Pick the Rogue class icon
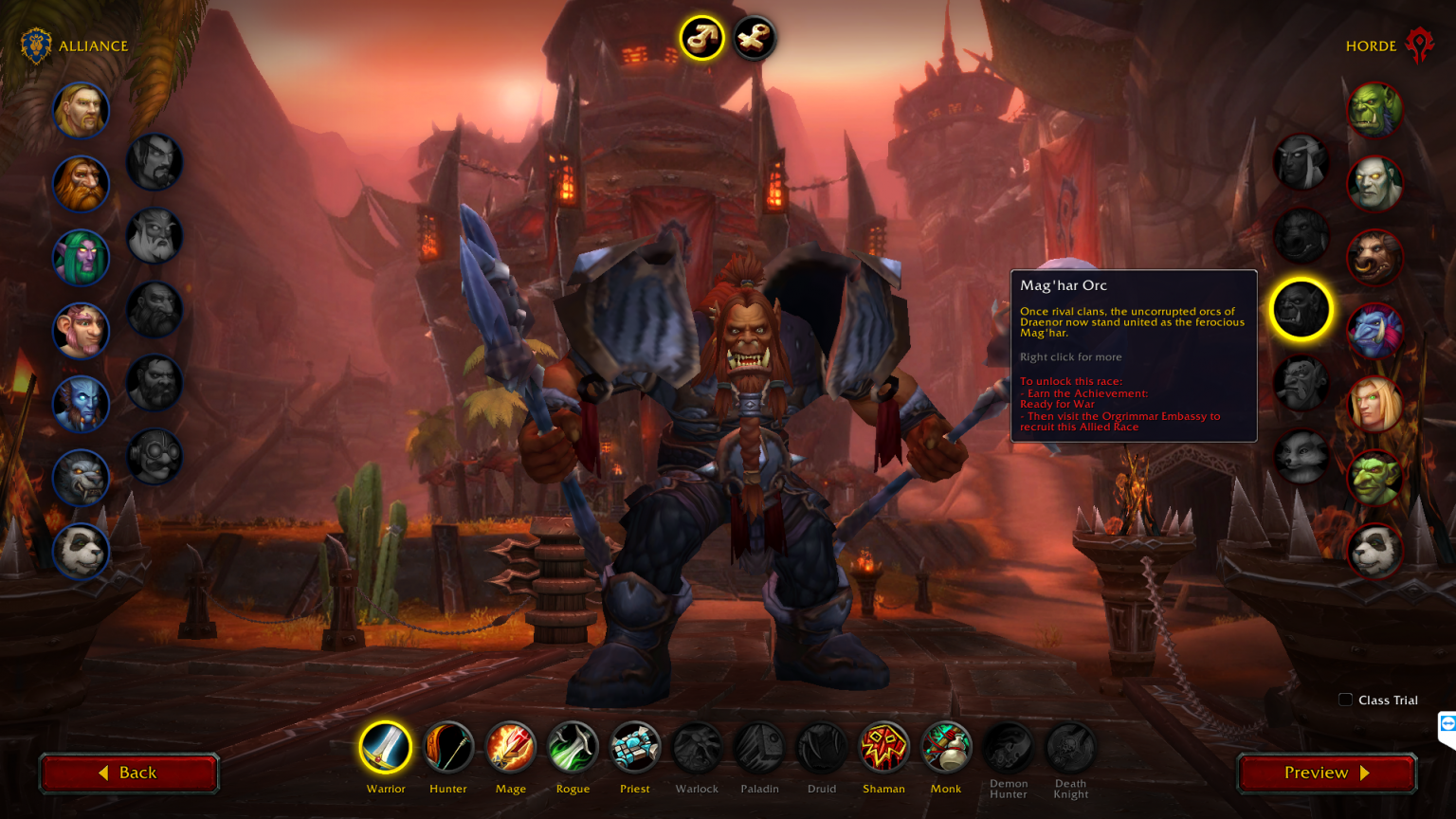Viewport: 1456px width, 819px height. 573,747
